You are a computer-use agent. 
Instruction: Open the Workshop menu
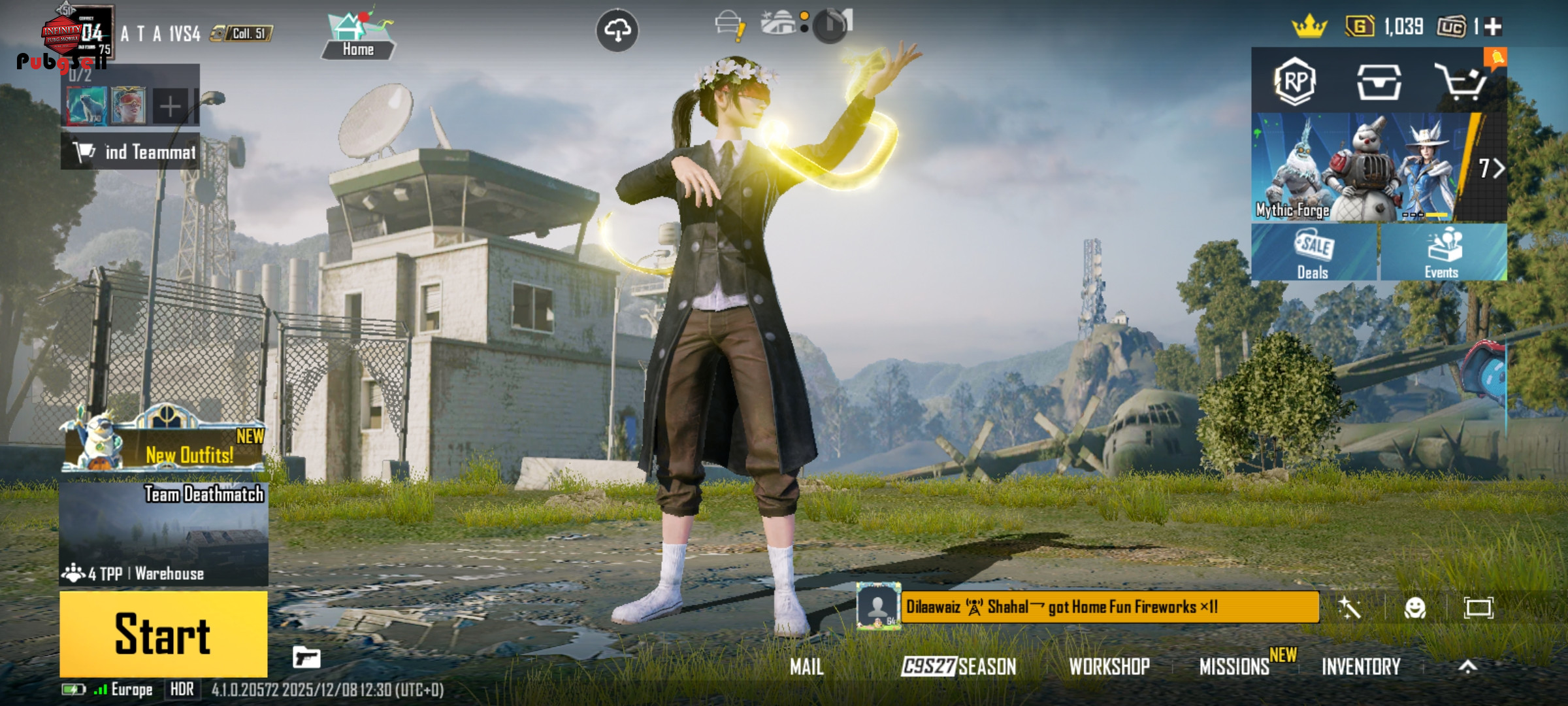pyautogui.click(x=1109, y=667)
